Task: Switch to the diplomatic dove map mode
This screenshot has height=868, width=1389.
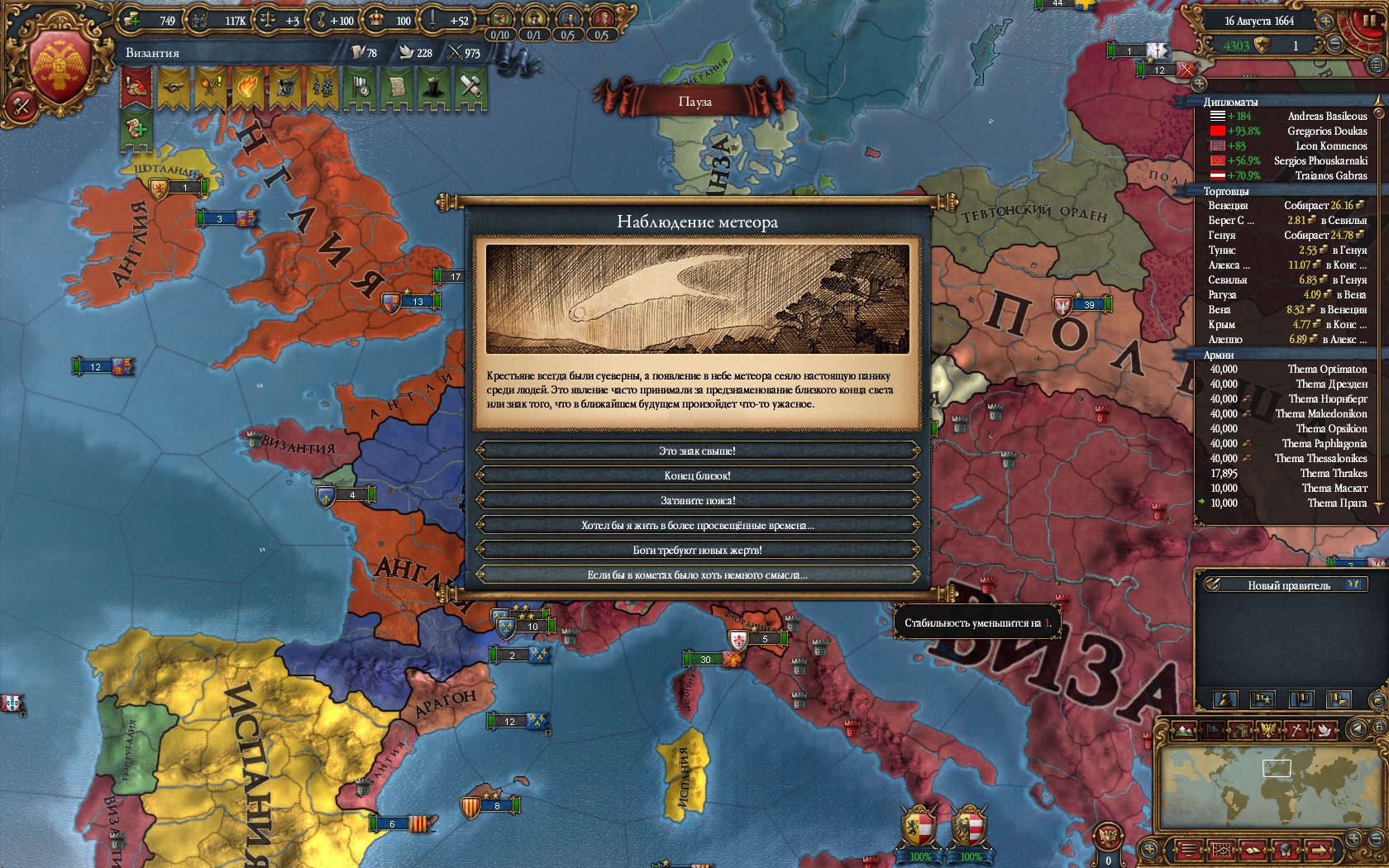Action: coord(1325,729)
